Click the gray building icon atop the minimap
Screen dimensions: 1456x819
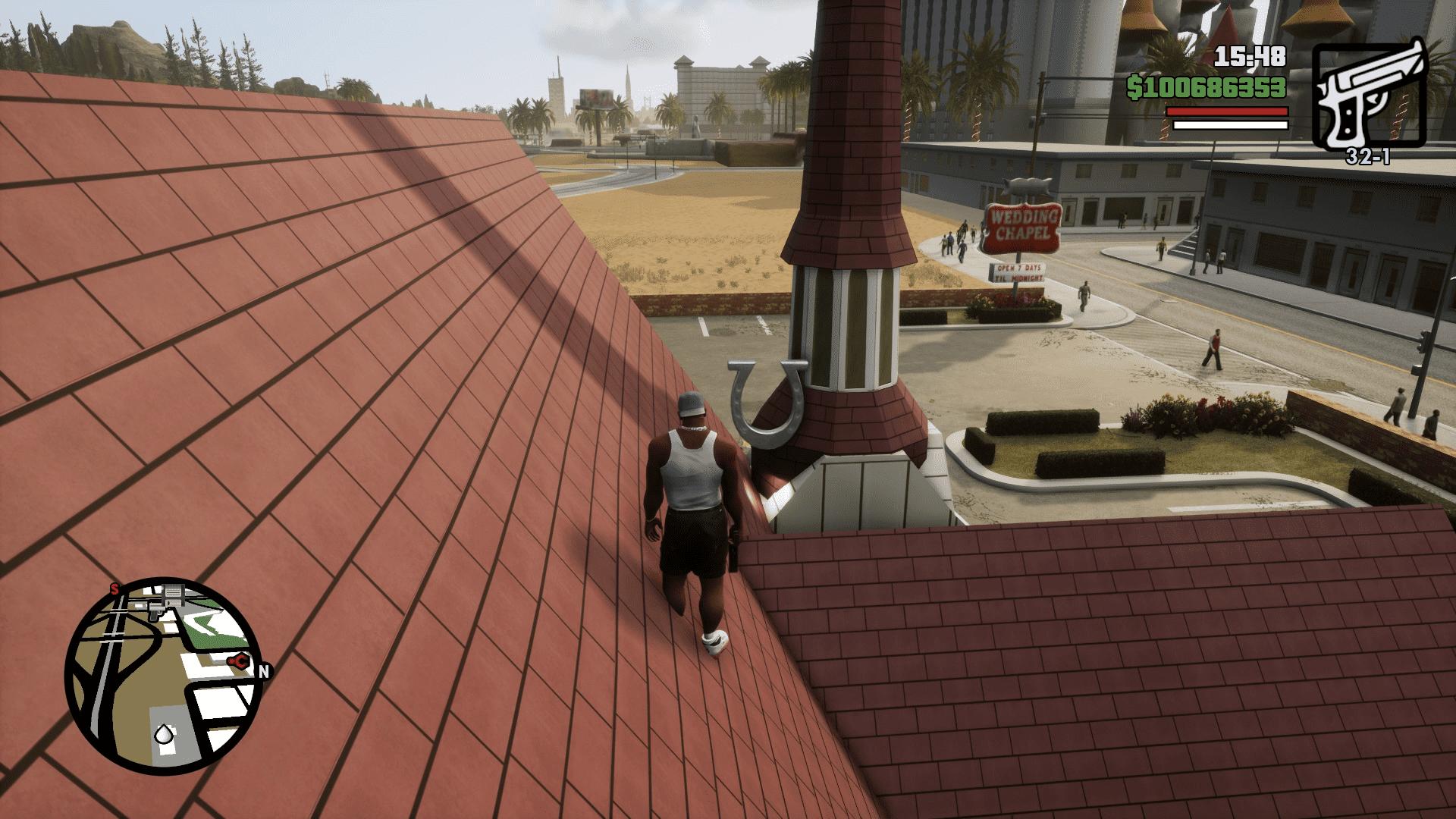pos(172,594)
